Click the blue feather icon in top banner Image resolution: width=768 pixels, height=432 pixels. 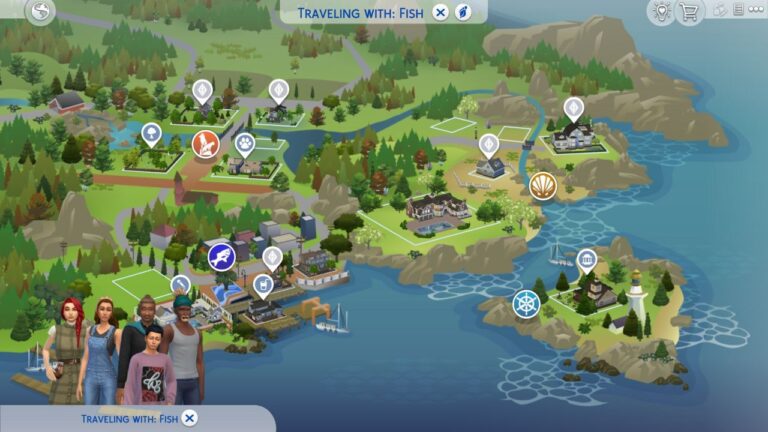(464, 12)
